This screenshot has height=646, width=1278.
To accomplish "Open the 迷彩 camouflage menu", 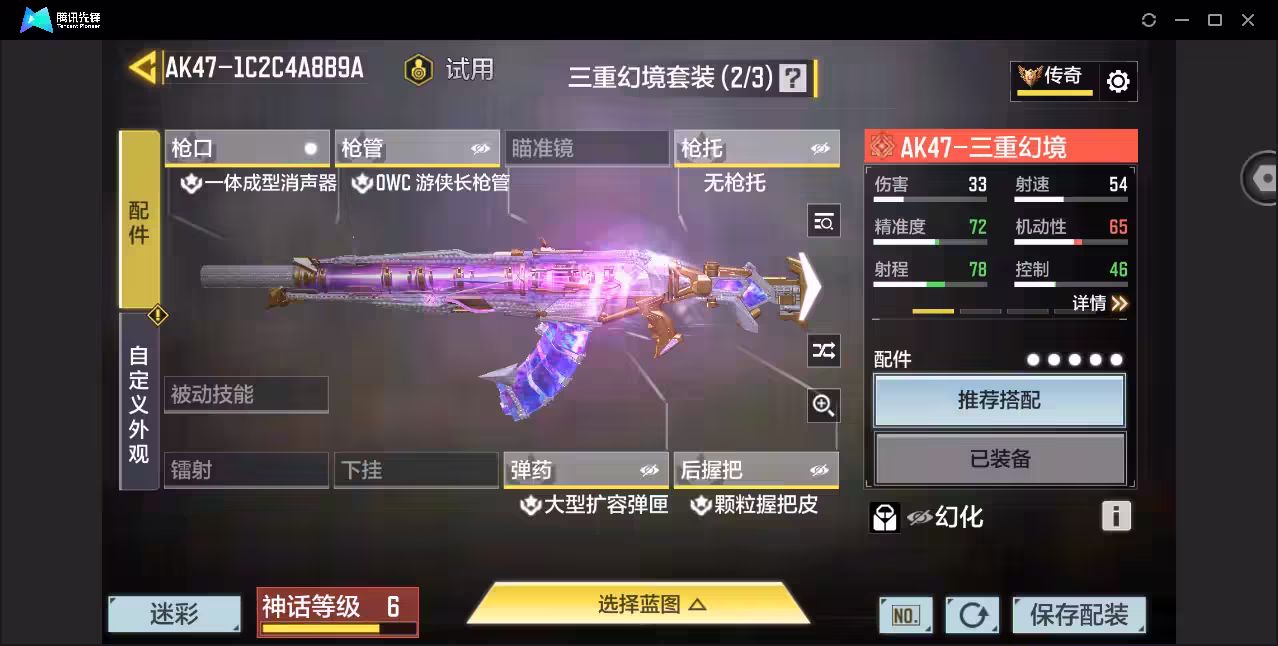I will [x=174, y=615].
